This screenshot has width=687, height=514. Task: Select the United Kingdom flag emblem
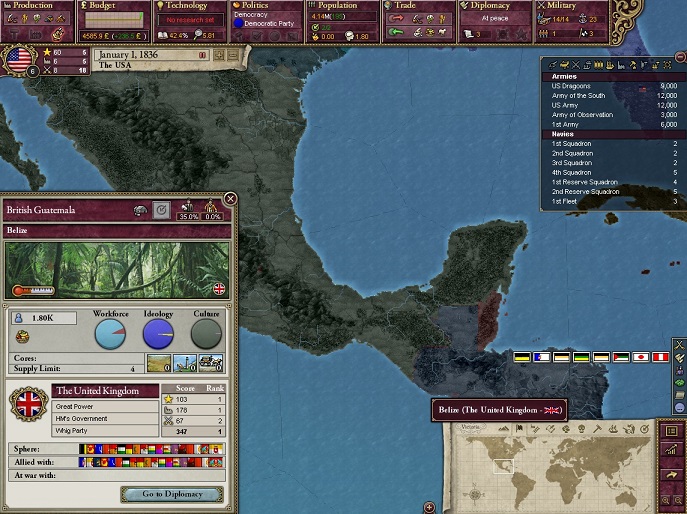pos(28,404)
